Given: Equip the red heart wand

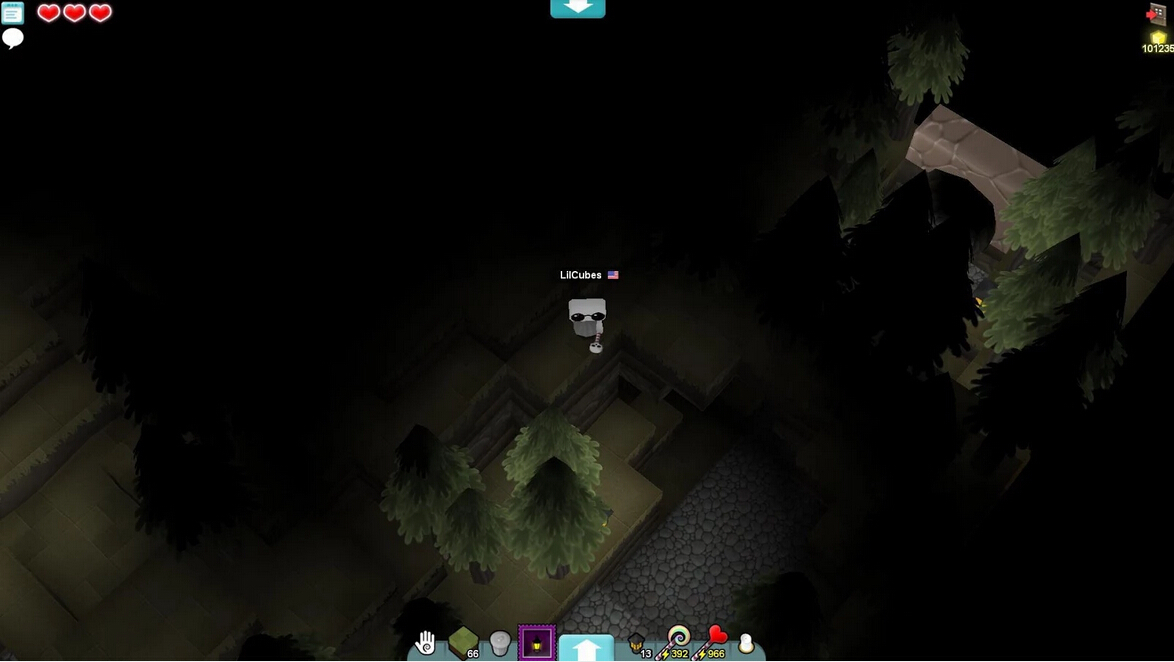Looking at the screenshot, I should (x=715, y=641).
